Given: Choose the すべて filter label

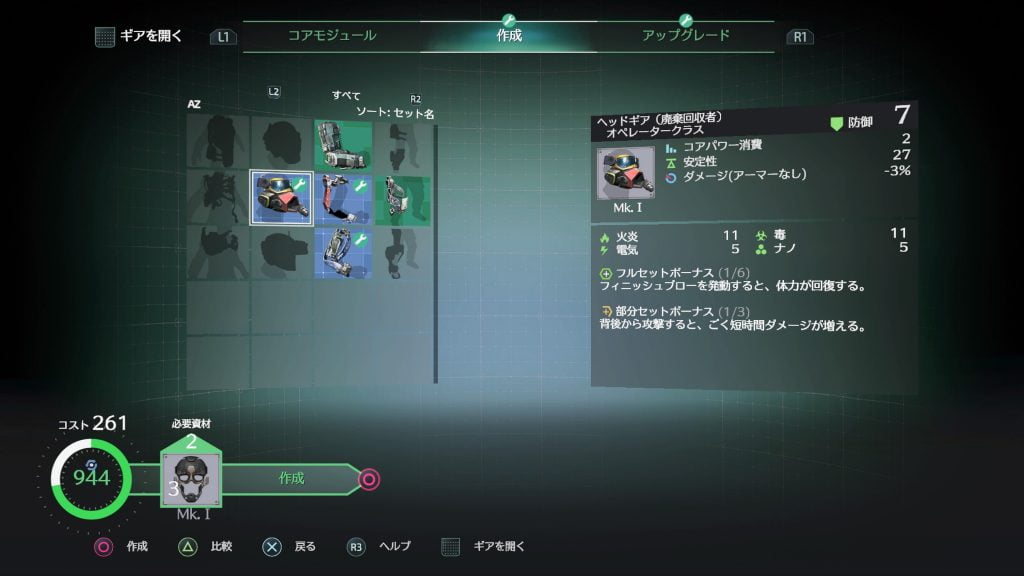Looking at the screenshot, I should point(346,96).
